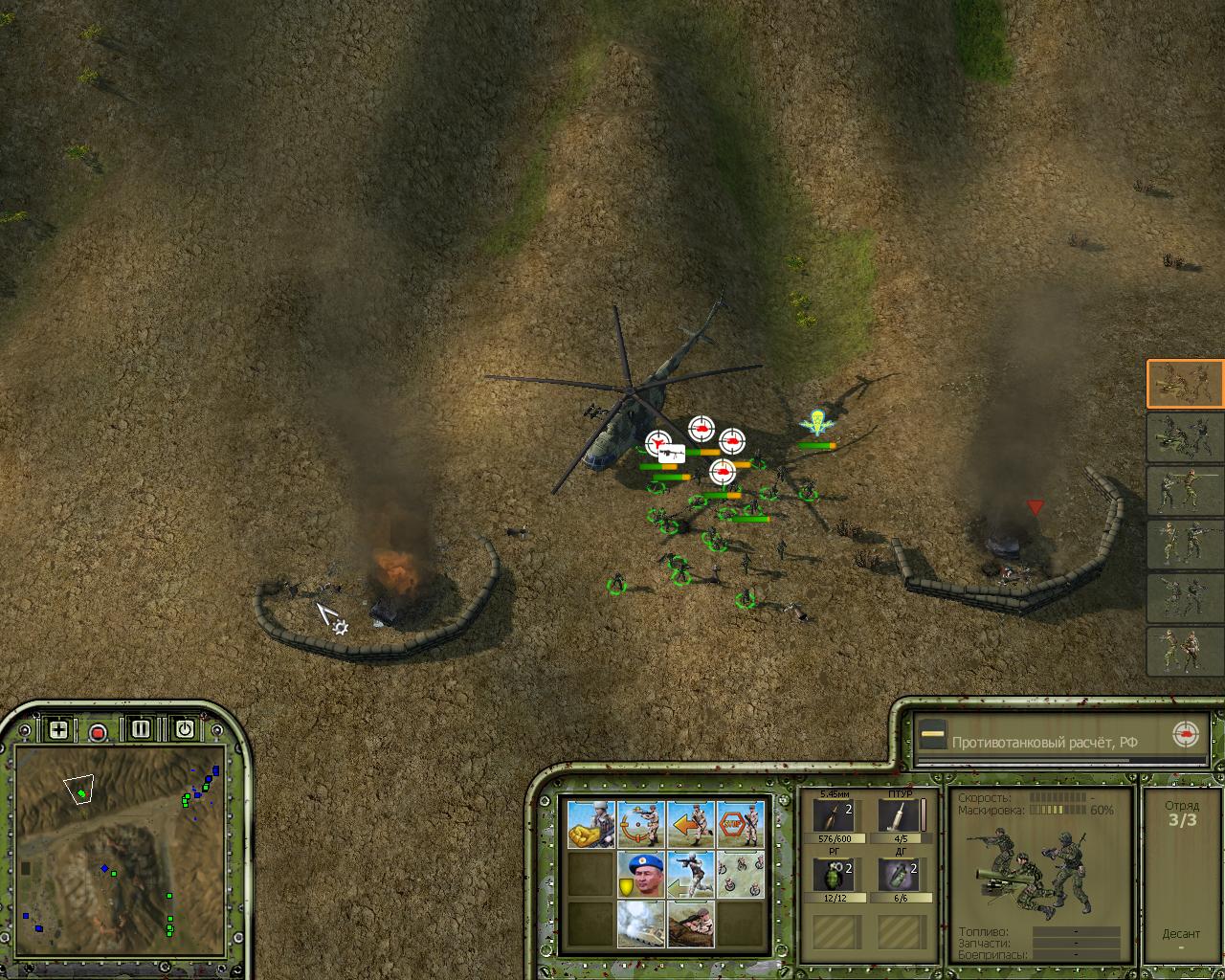This screenshot has height=980, width=1225.
Task: Choose the ДГ smoke grenade slot
Action: tap(900, 876)
